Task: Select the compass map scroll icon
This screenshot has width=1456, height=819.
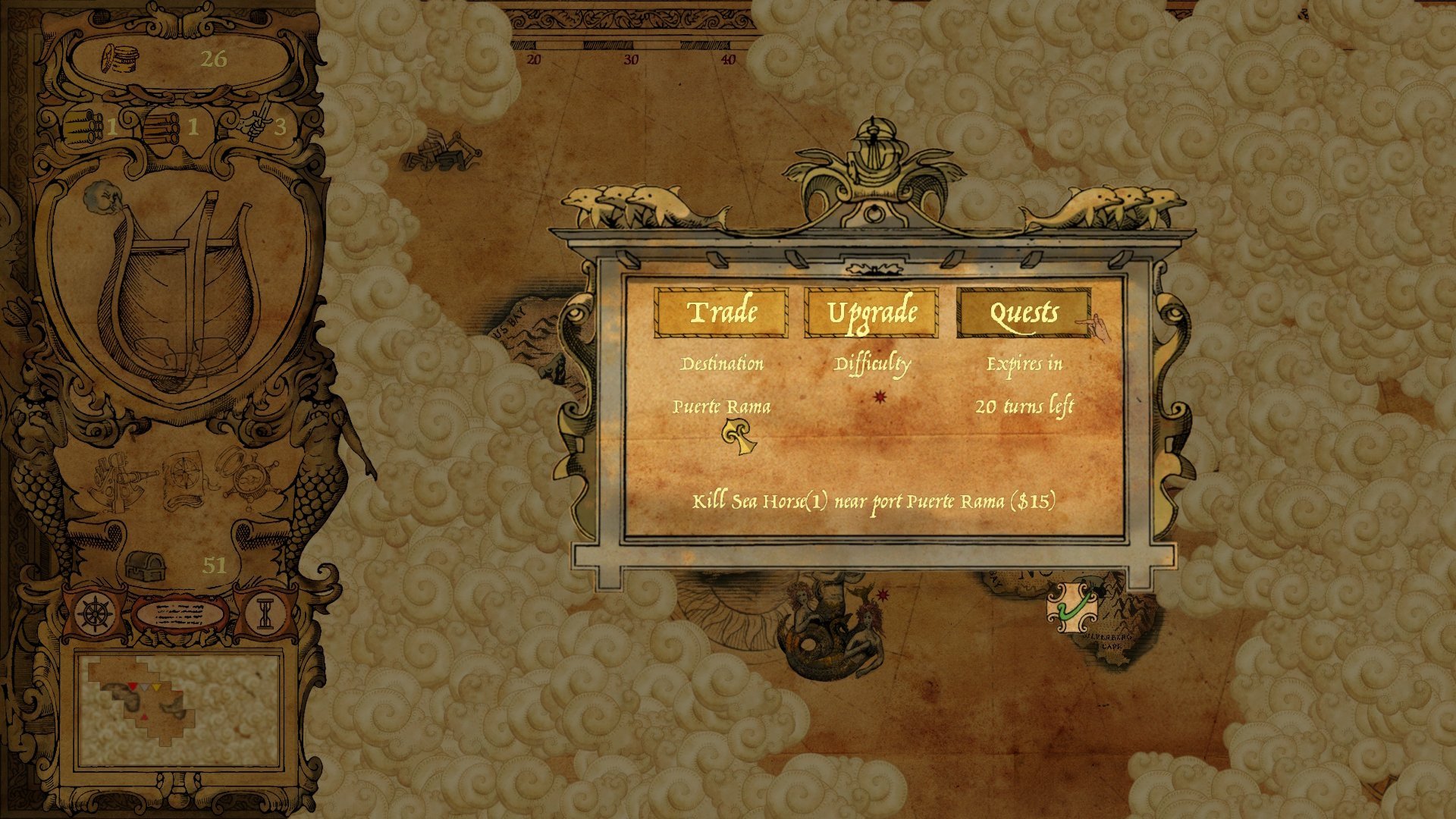Action: [182, 479]
